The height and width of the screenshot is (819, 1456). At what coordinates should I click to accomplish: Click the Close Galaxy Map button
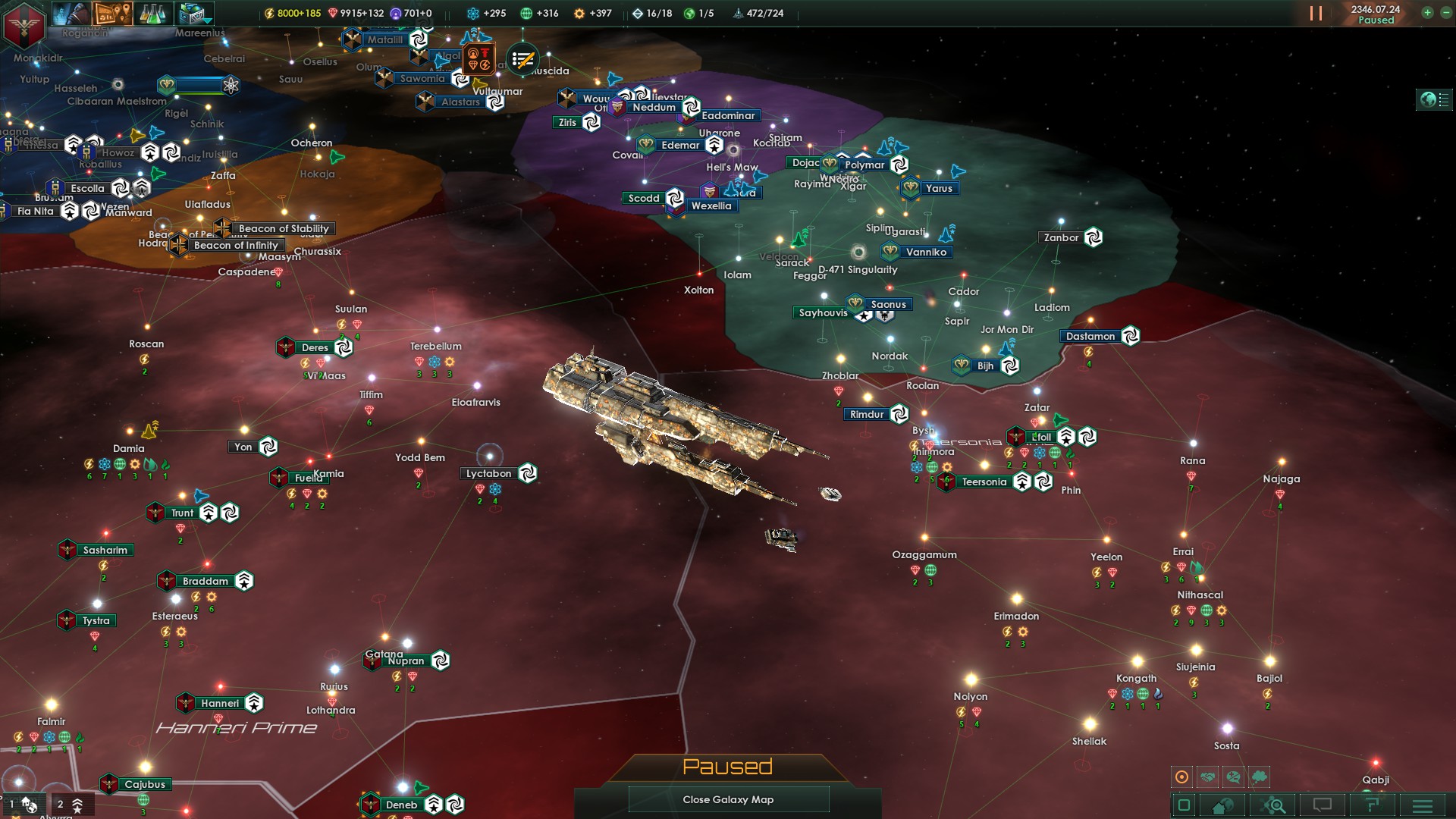[728, 799]
